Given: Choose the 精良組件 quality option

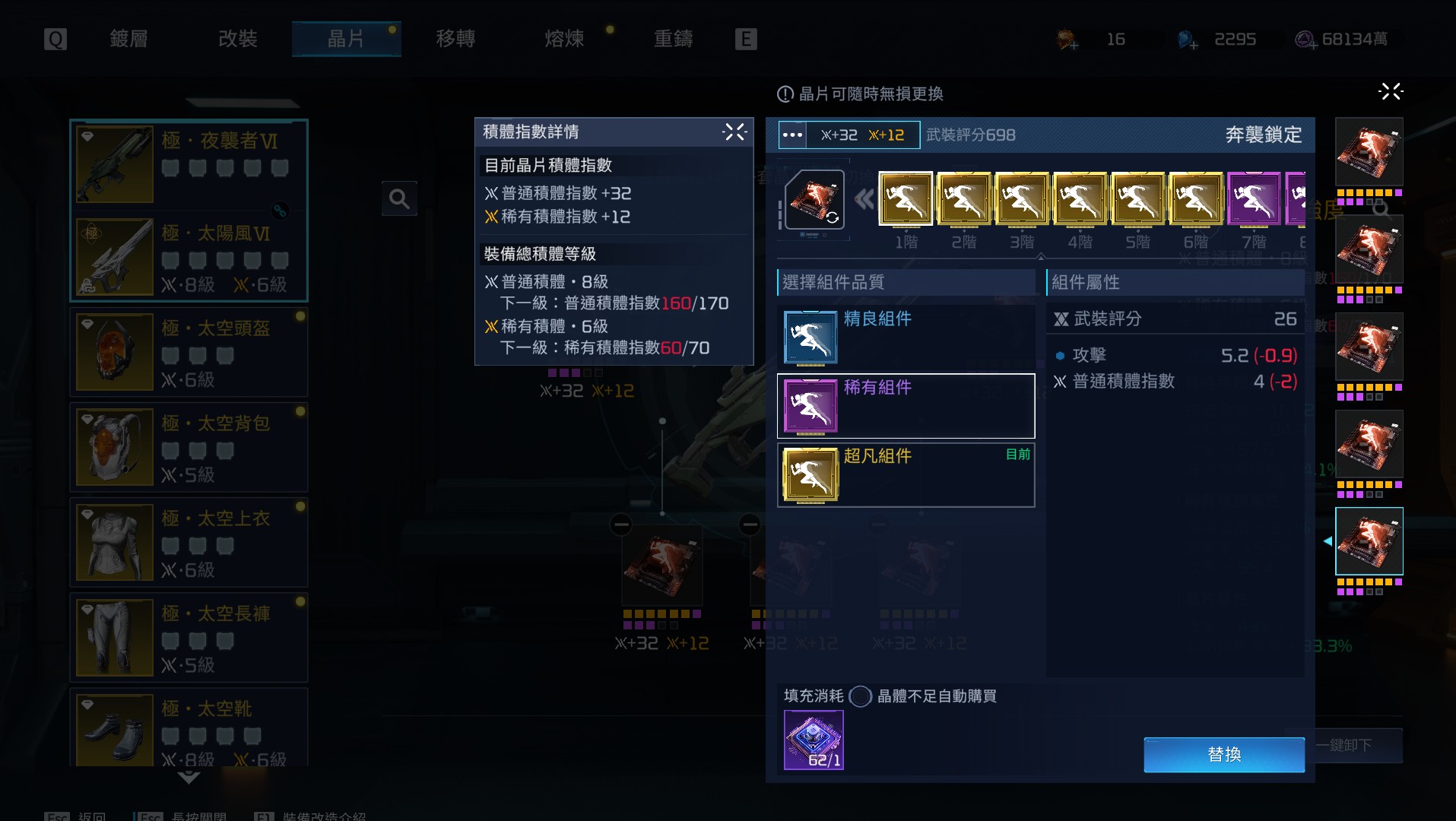Looking at the screenshot, I should tap(905, 338).
